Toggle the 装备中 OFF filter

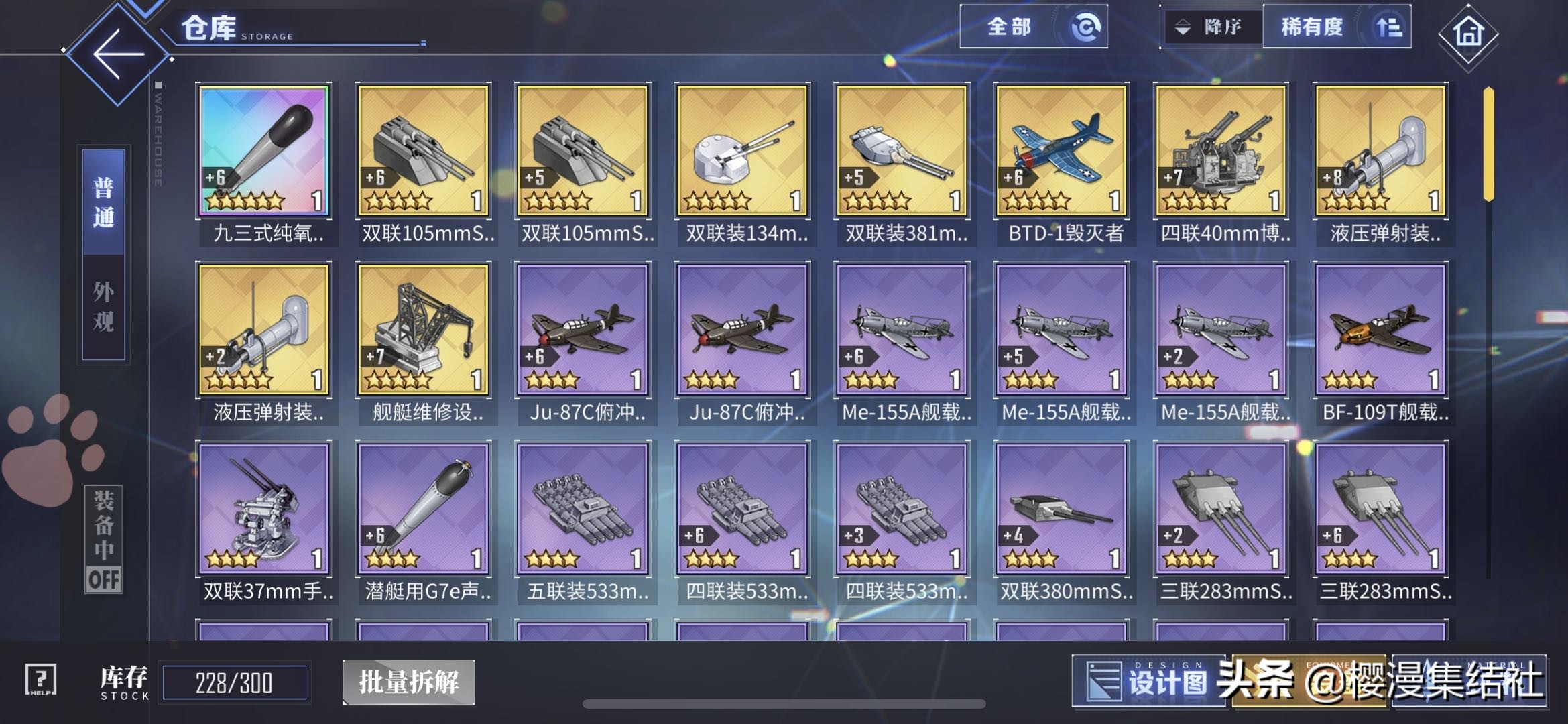104,540
